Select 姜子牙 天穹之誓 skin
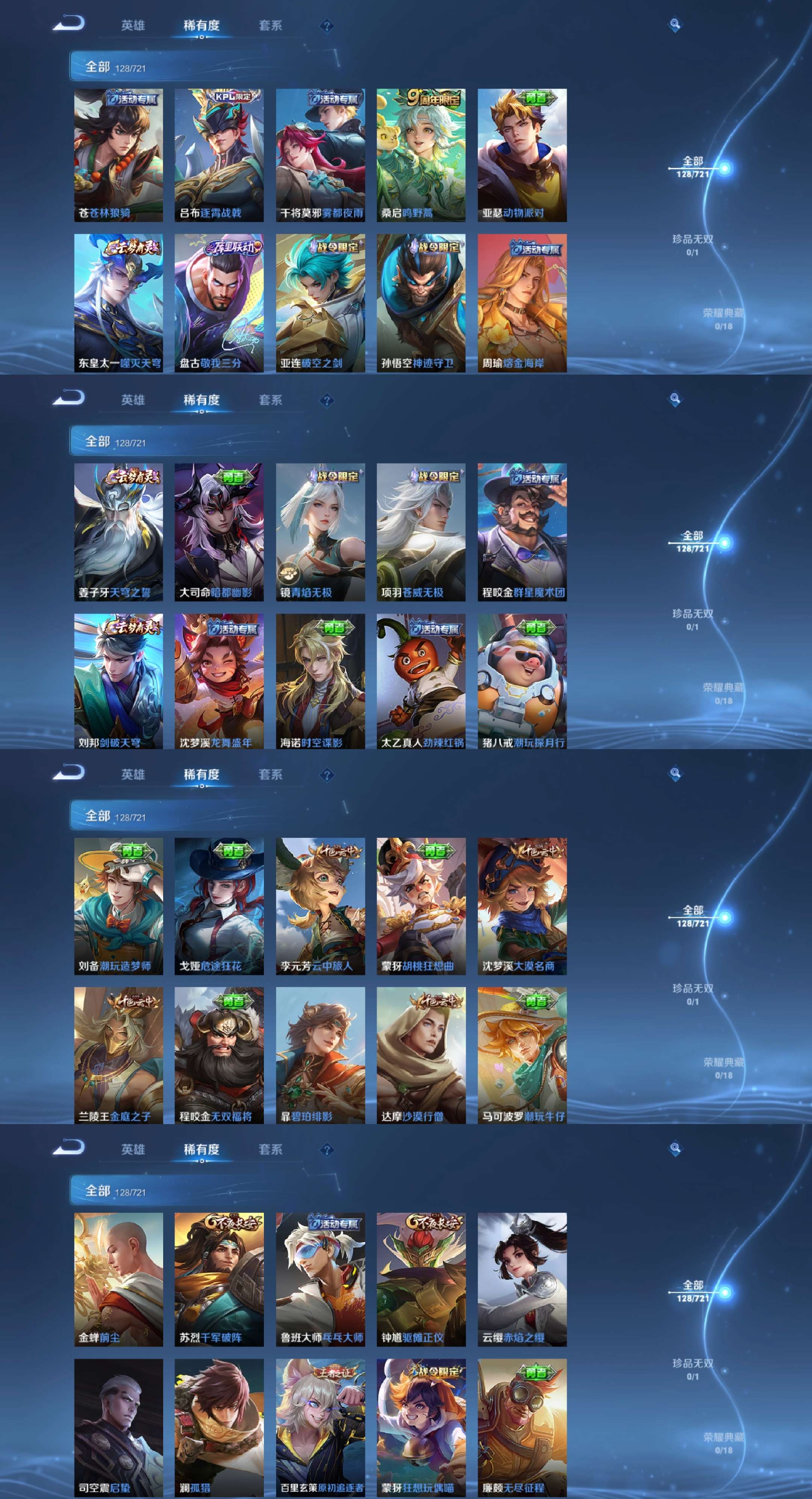This screenshot has width=812, height=1499. (118, 532)
